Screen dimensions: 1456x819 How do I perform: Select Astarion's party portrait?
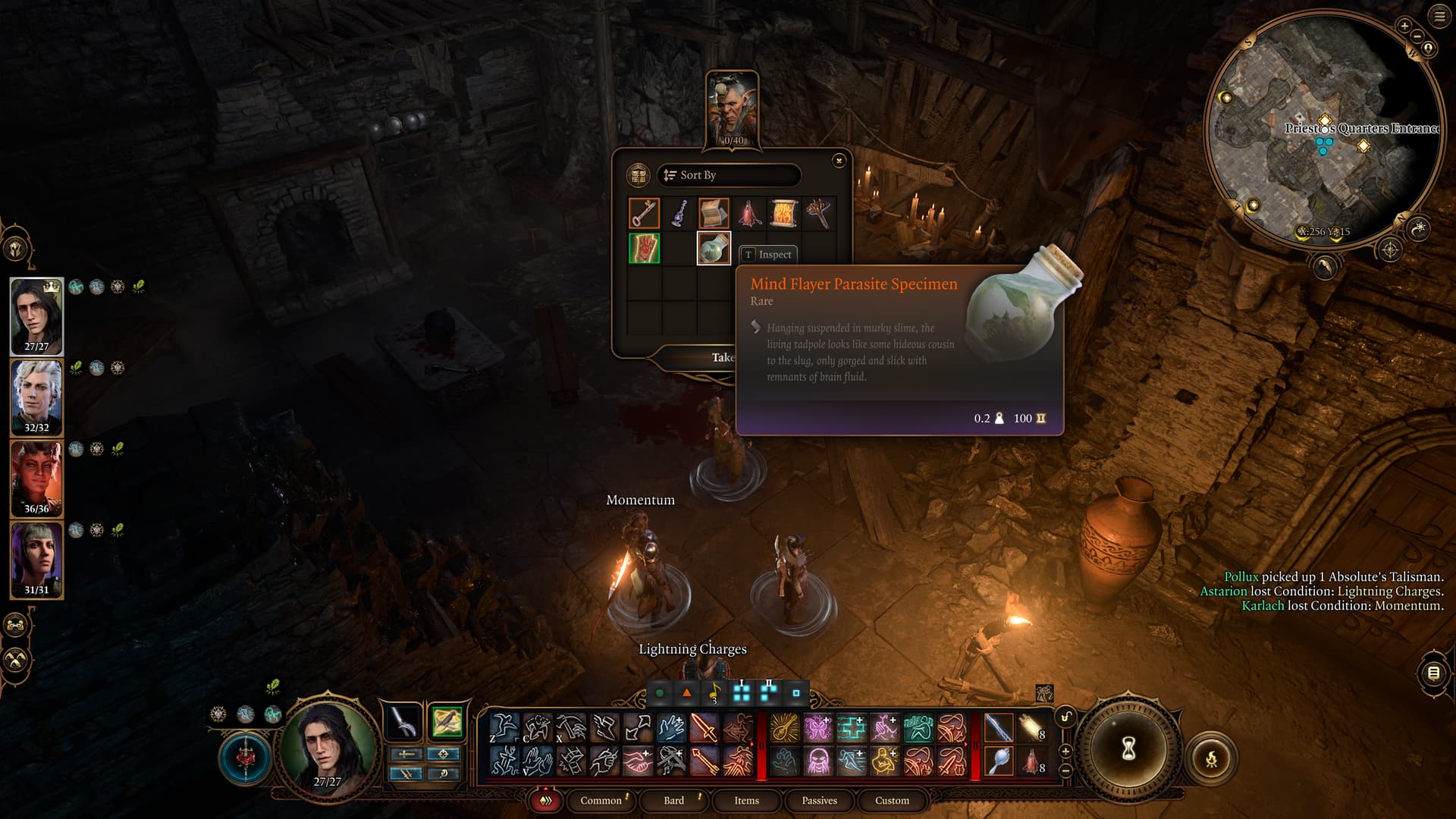tap(36, 397)
